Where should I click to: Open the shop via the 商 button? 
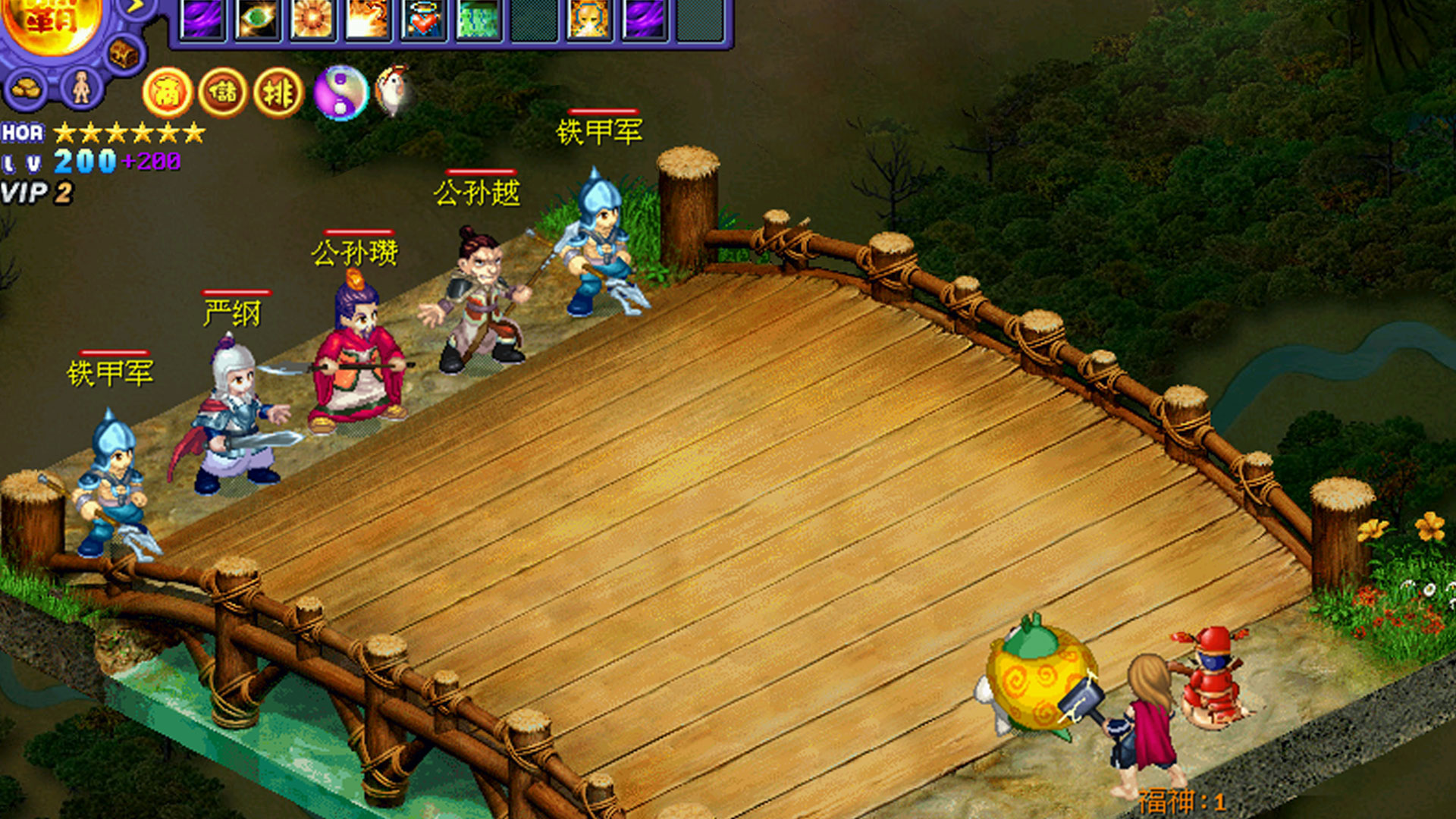coord(167,93)
